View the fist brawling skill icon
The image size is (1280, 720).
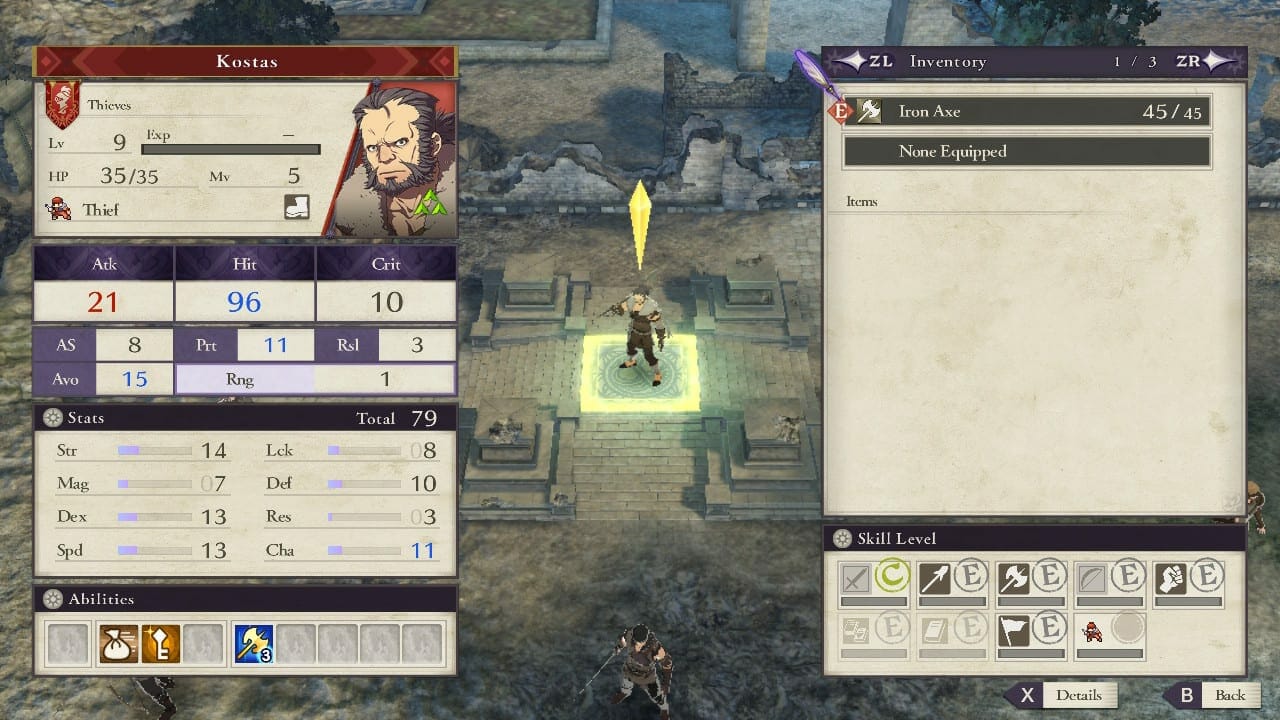pyautogui.click(x=1171, y=579)
